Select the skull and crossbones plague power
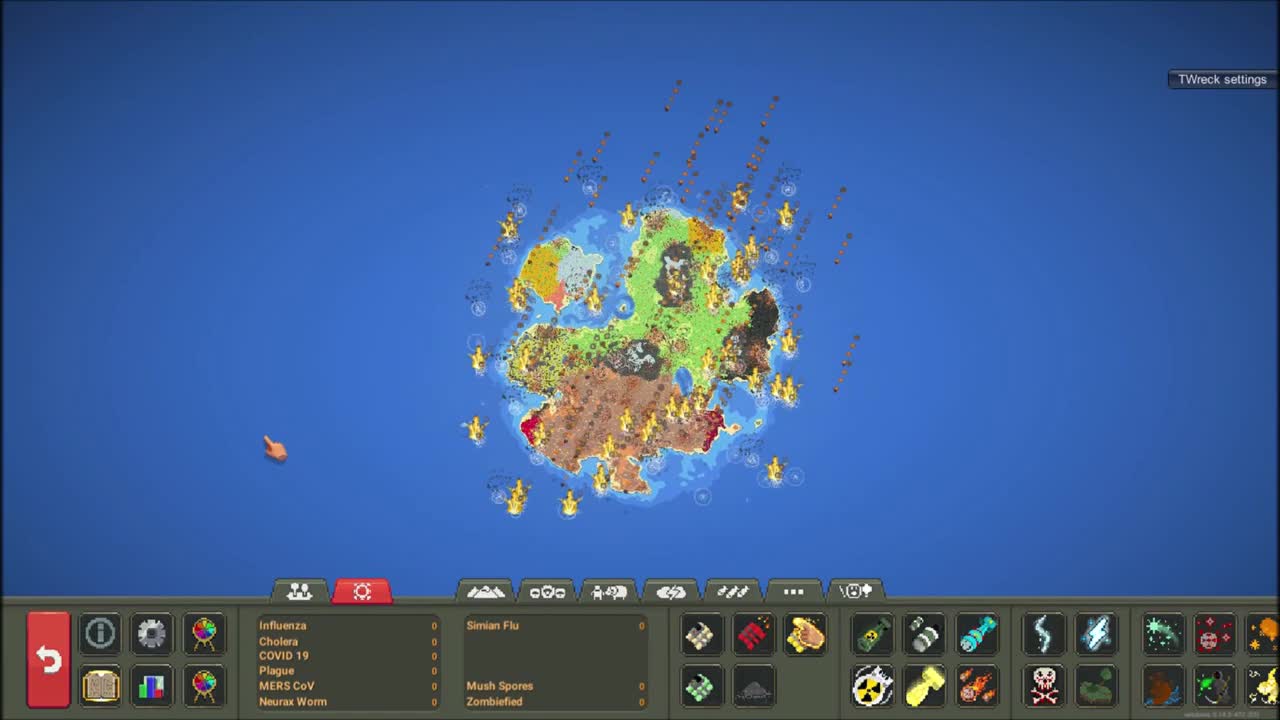Image resolution: width=1280 pixels, height=720 pixels. 1044,686
